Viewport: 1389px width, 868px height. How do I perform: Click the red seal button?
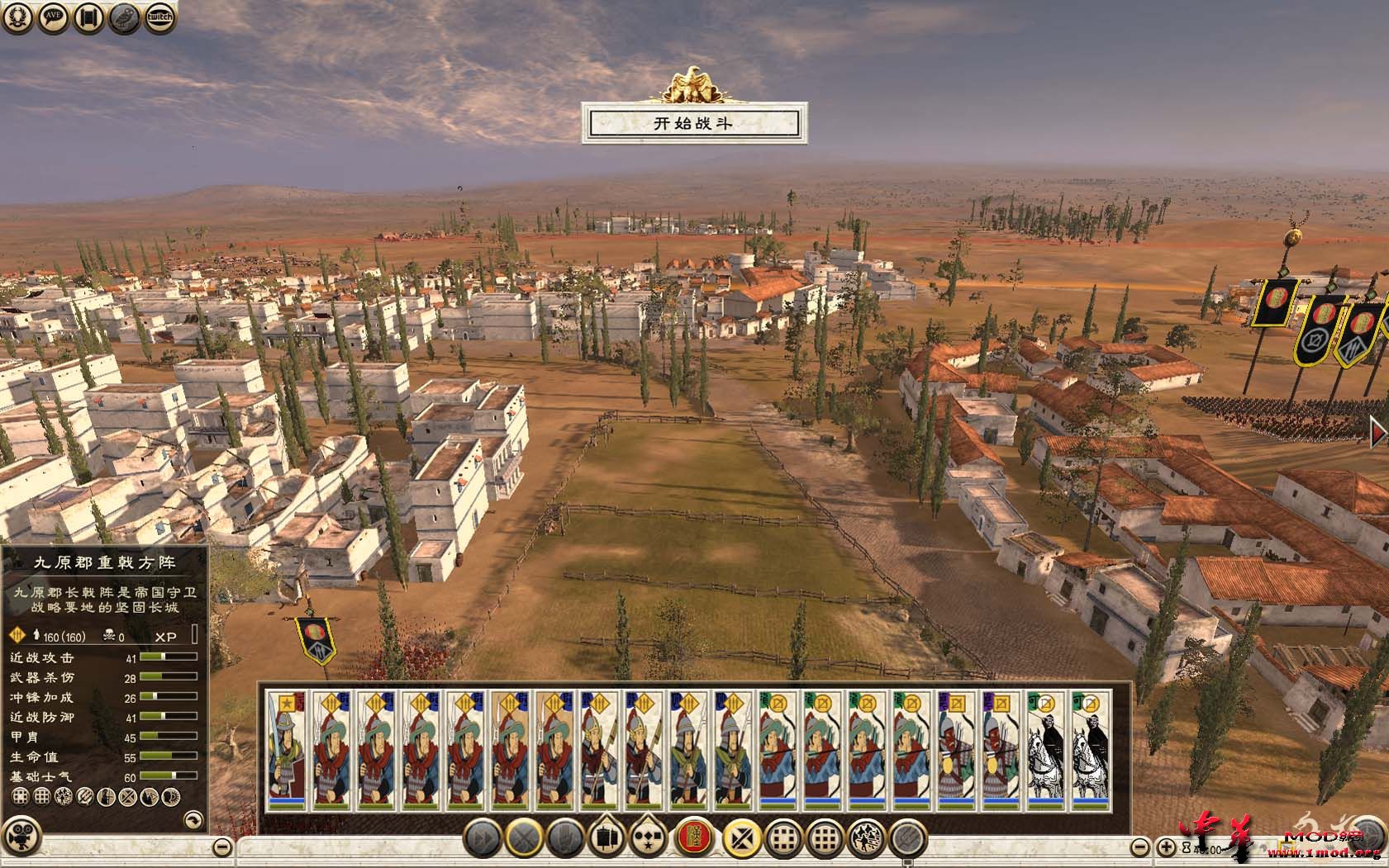[x=693, y=839]
